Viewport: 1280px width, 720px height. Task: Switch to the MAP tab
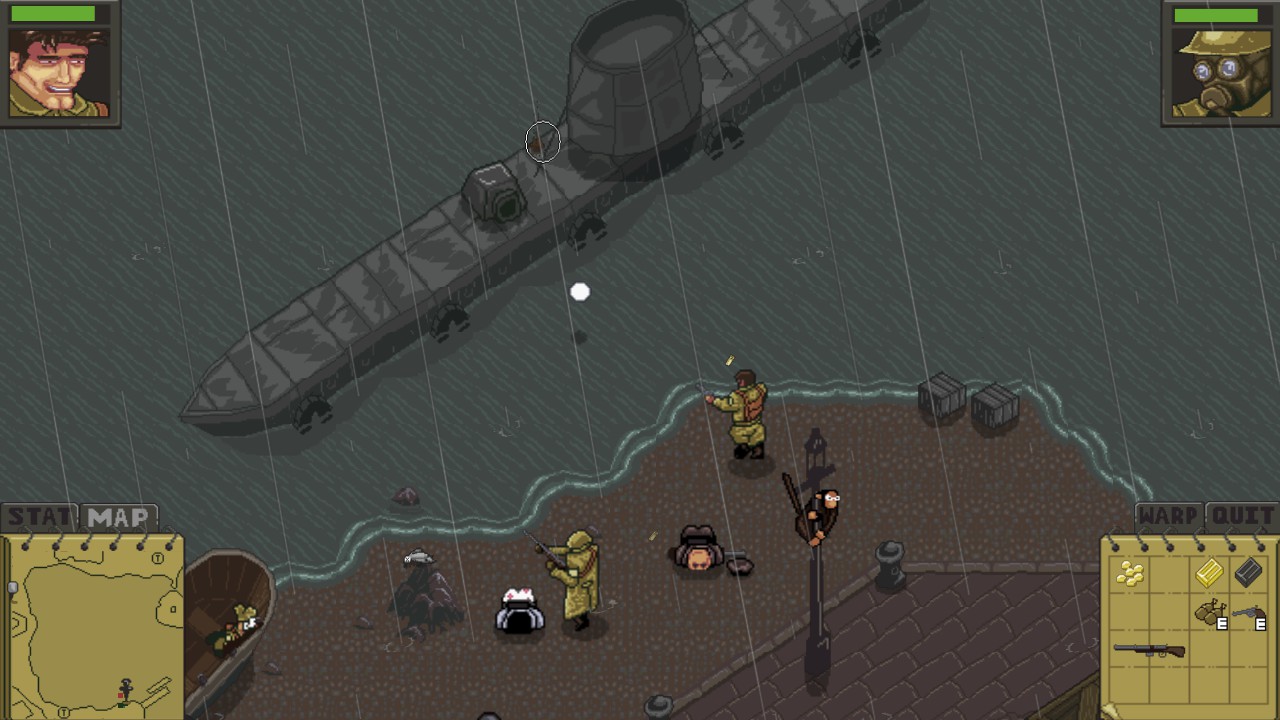pos(117,517)
